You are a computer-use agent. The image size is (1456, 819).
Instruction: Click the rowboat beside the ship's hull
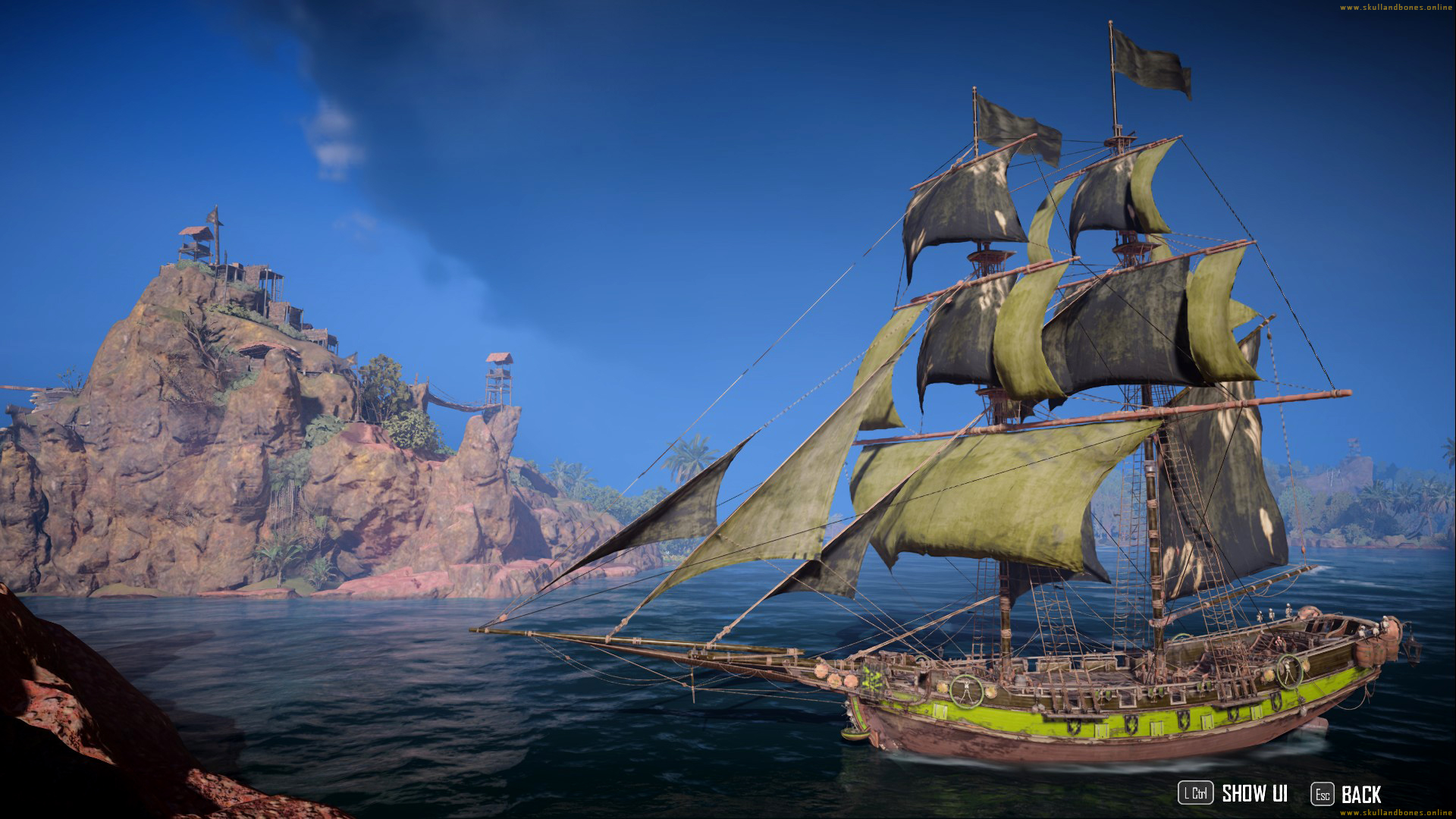855,734
